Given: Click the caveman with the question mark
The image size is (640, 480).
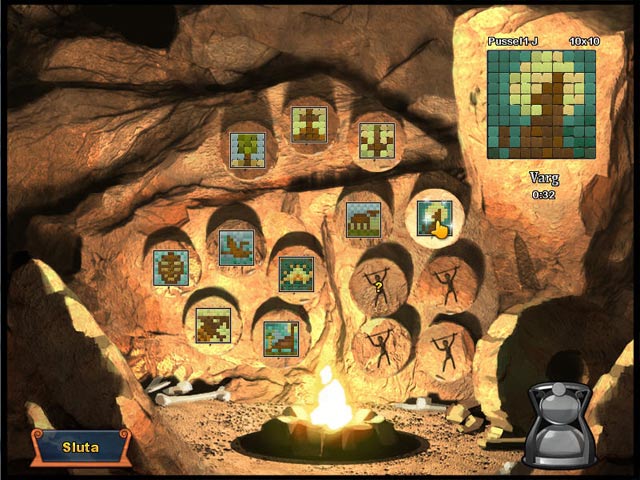Looking at the screenshot, I should click(x=379, y=285).
